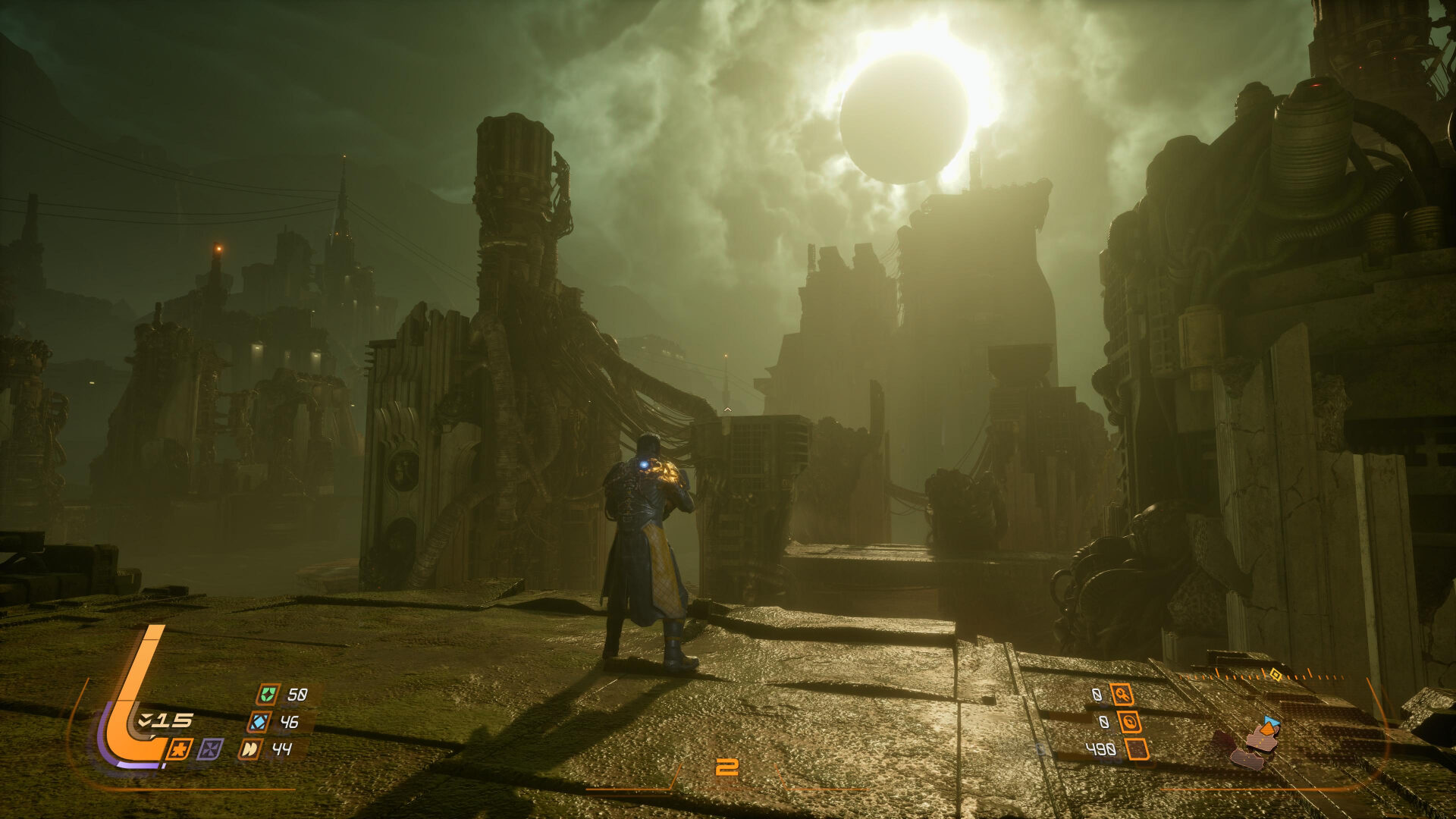This screenshot has width=1456, height=819.
Task: Click the orange wrench-key currency icon
Action: 1123,694
